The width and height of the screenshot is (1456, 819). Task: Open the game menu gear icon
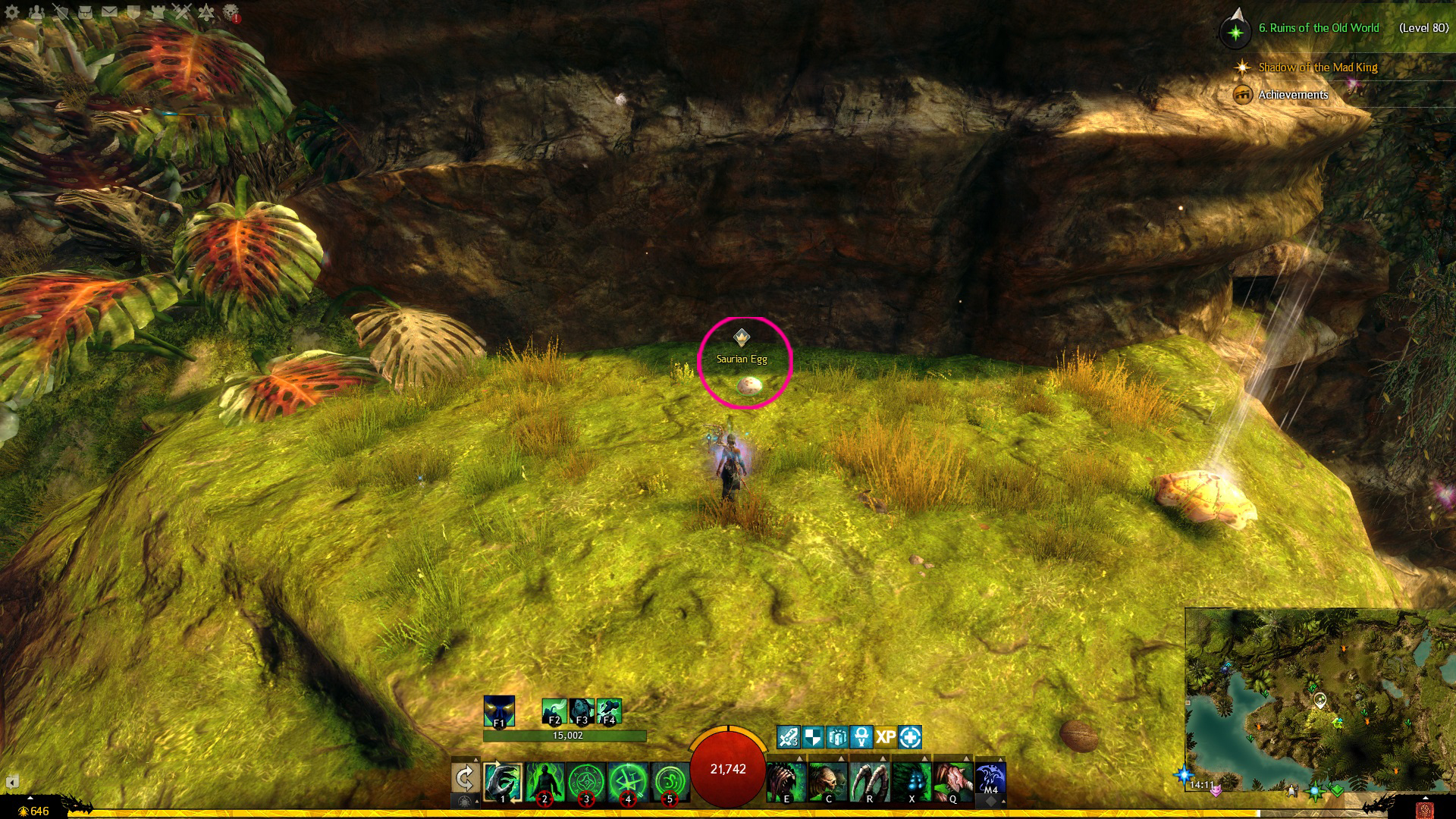[12, 12]
